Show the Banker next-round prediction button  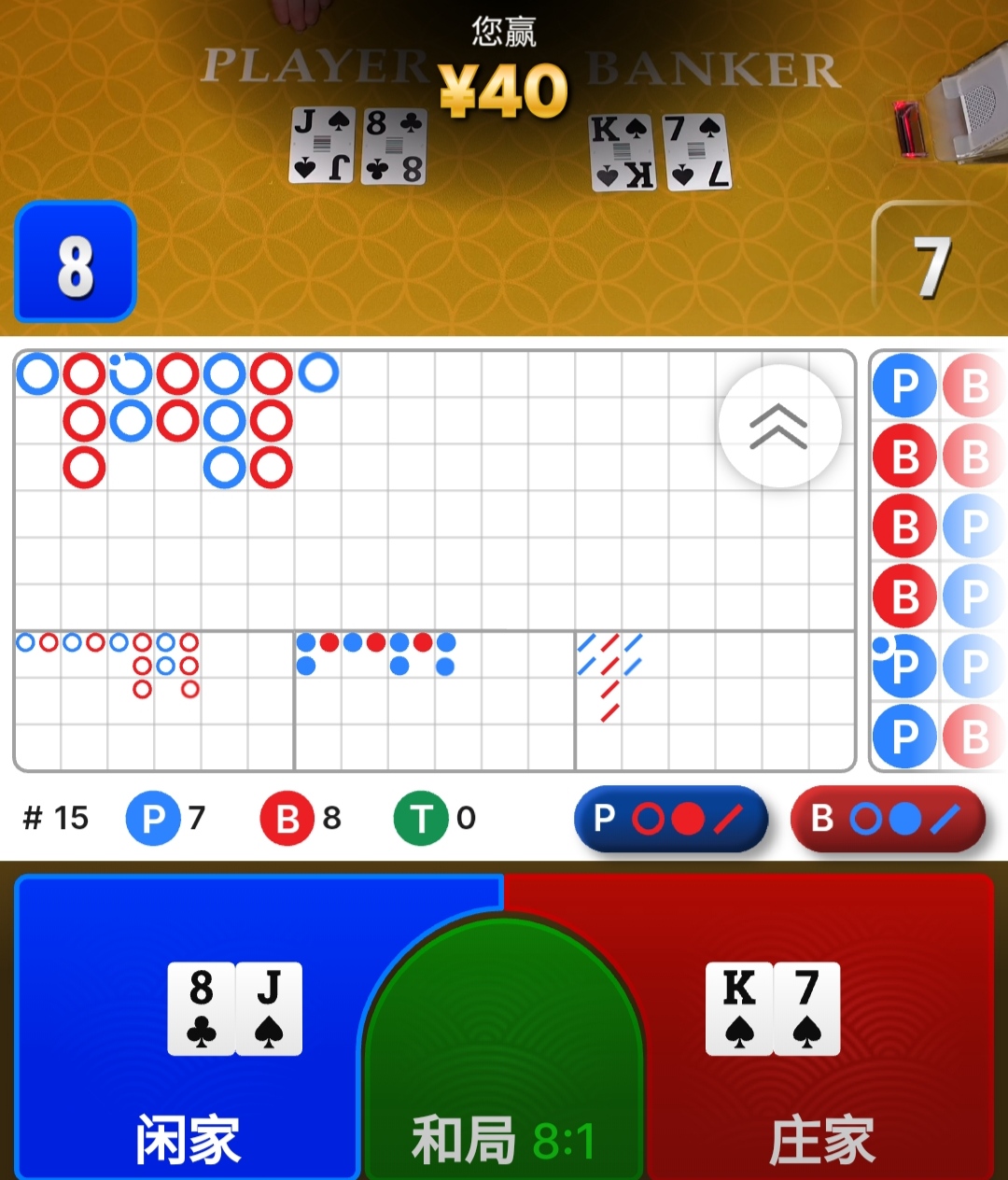[888, 819]
